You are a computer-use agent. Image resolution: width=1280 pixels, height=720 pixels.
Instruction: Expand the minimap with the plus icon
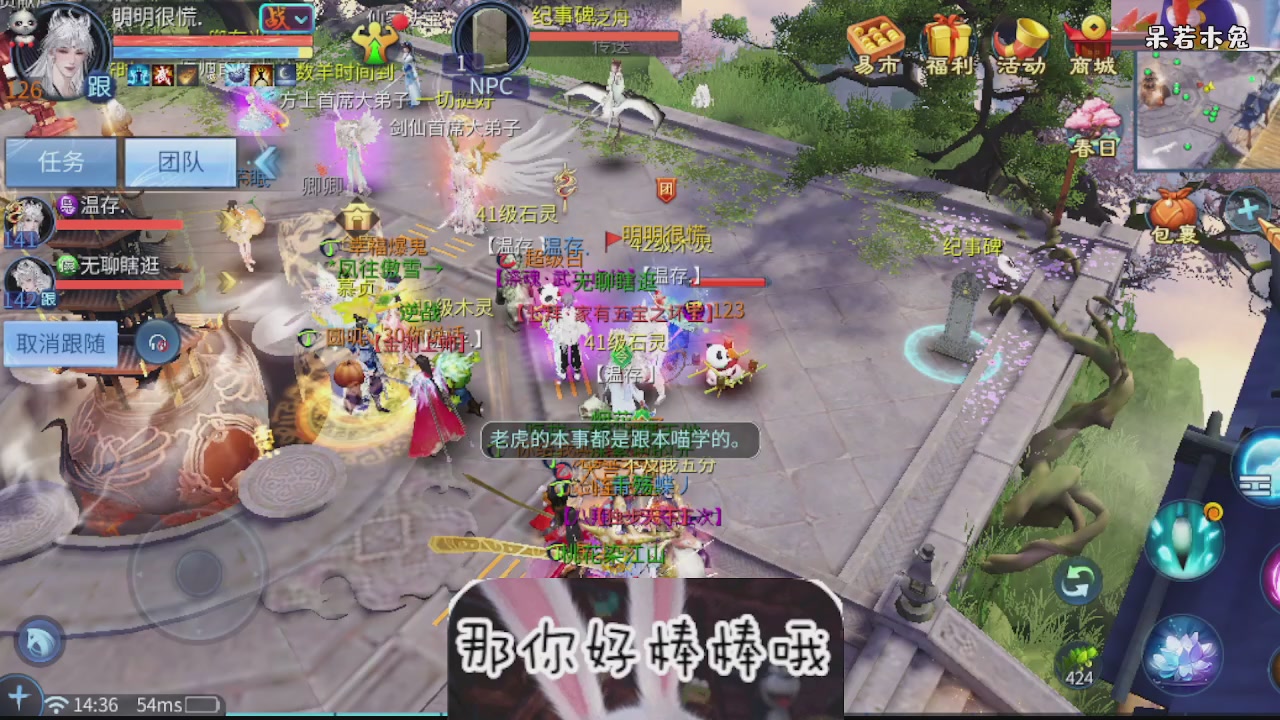coord(1249,212)
